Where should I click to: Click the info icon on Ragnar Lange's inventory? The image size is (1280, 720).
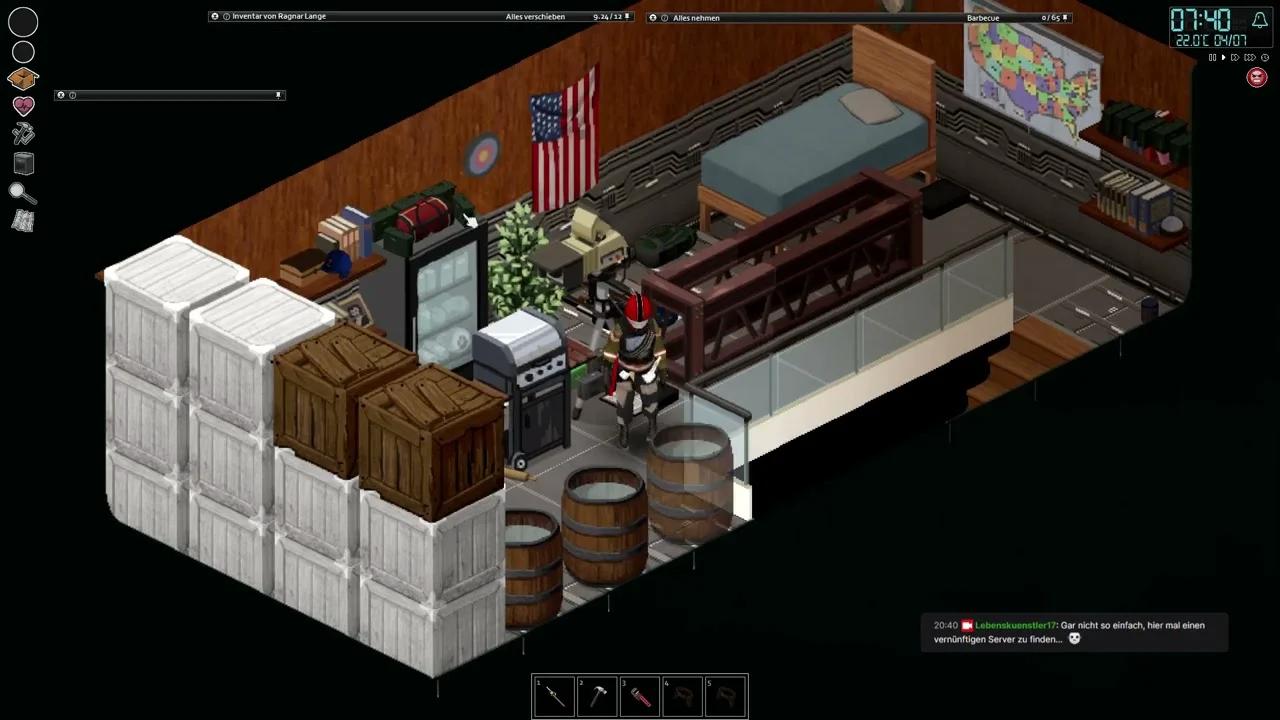coord(225,16)
